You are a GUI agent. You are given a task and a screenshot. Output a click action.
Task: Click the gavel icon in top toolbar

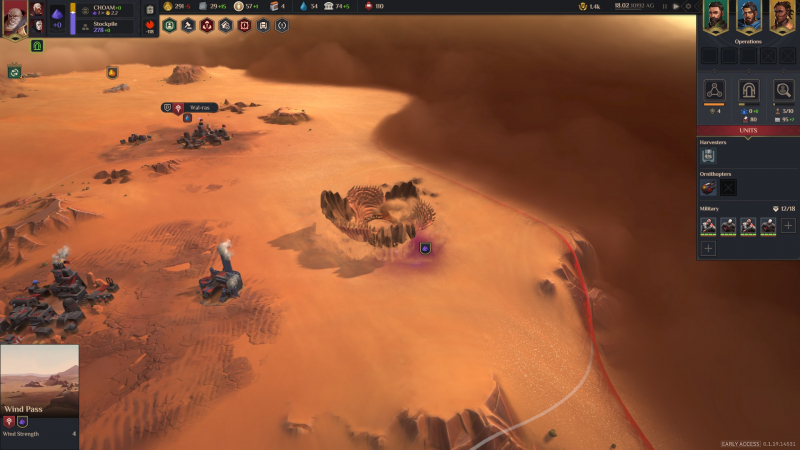pos(188,25)
